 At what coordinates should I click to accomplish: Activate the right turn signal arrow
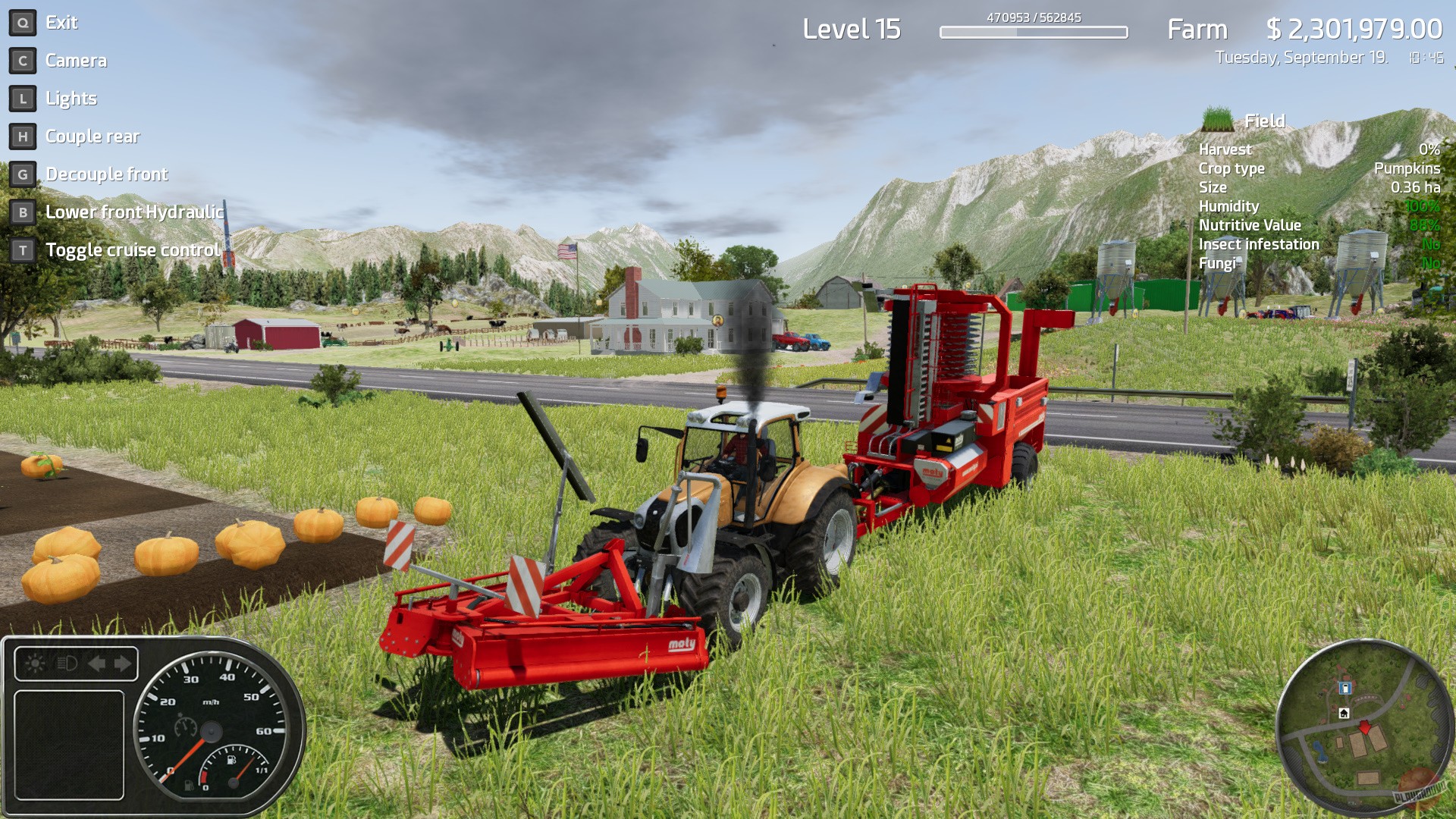(x=122, y=663)
